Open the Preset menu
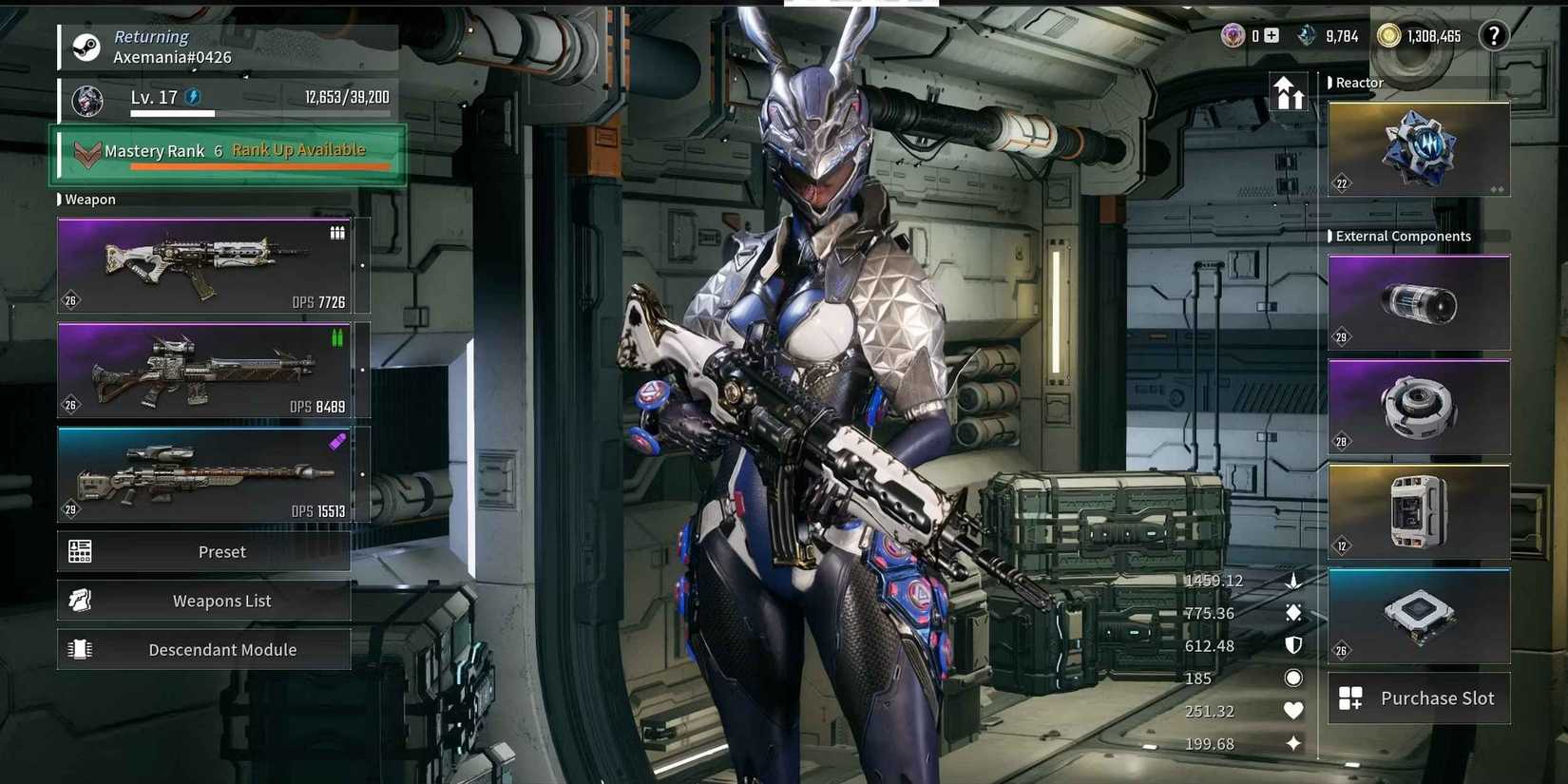 point(204,551)
